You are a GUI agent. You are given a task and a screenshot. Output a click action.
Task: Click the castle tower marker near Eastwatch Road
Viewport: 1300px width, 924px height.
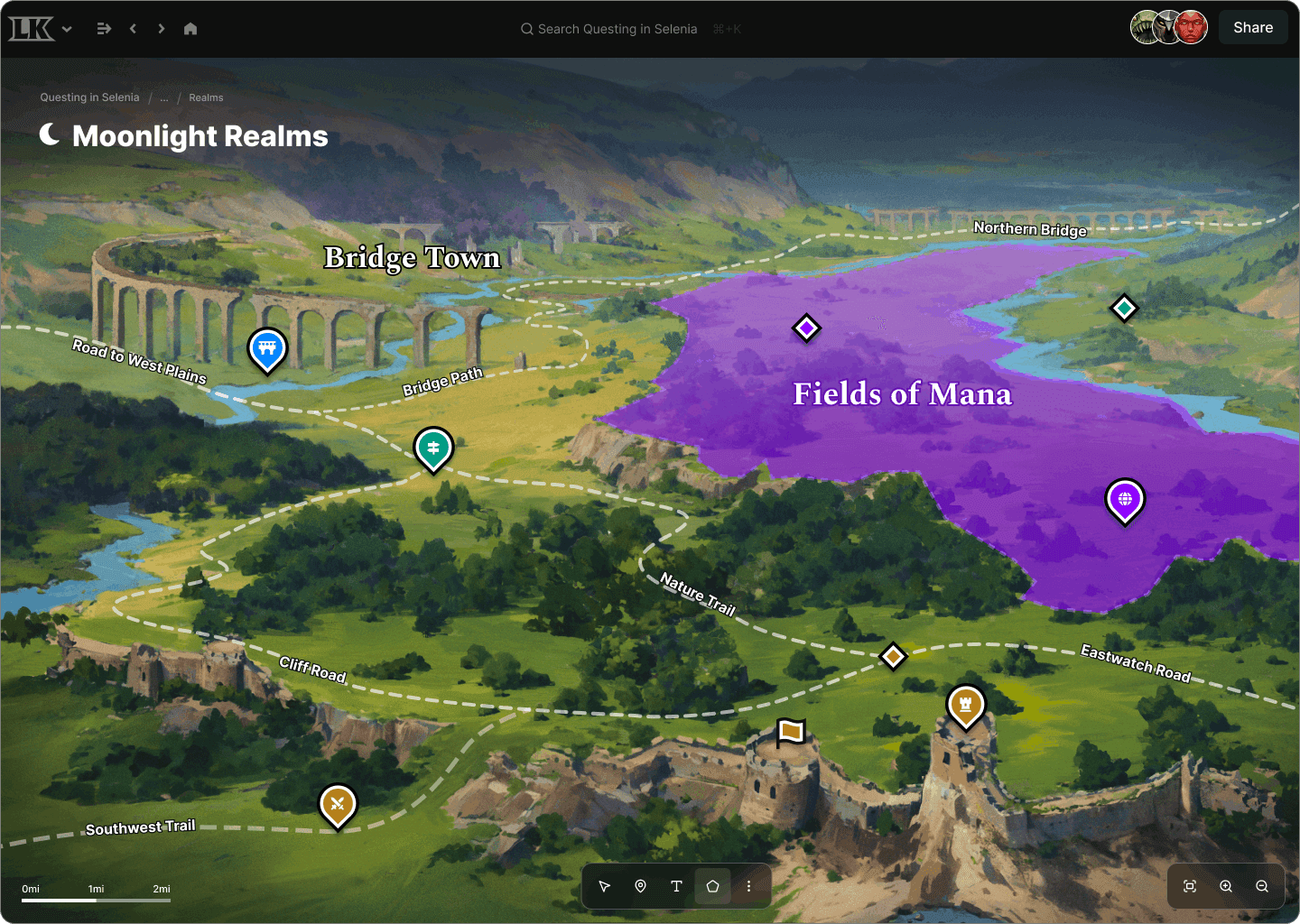pyautogui.click(x=965, y=706)
